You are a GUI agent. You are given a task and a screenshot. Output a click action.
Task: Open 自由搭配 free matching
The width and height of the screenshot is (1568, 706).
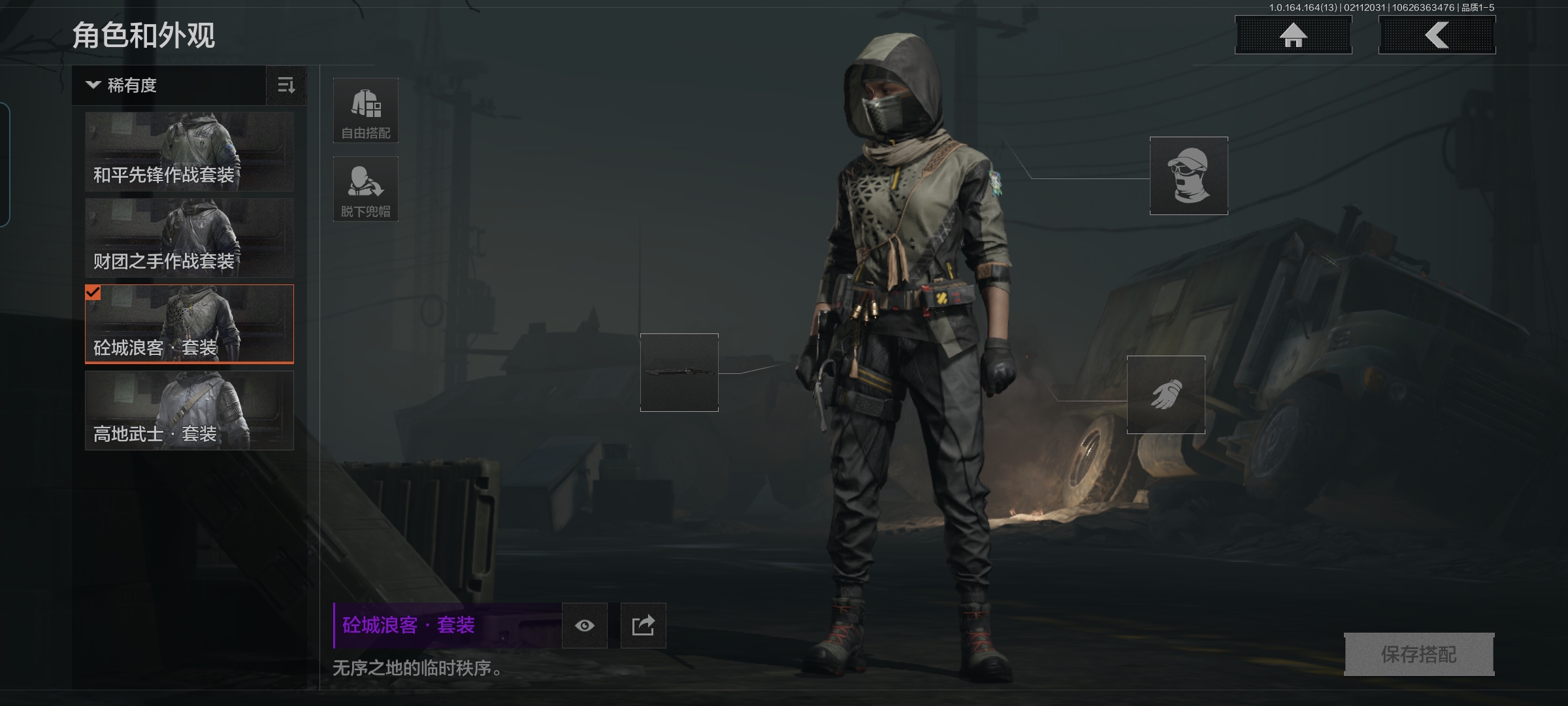point(366,110)
